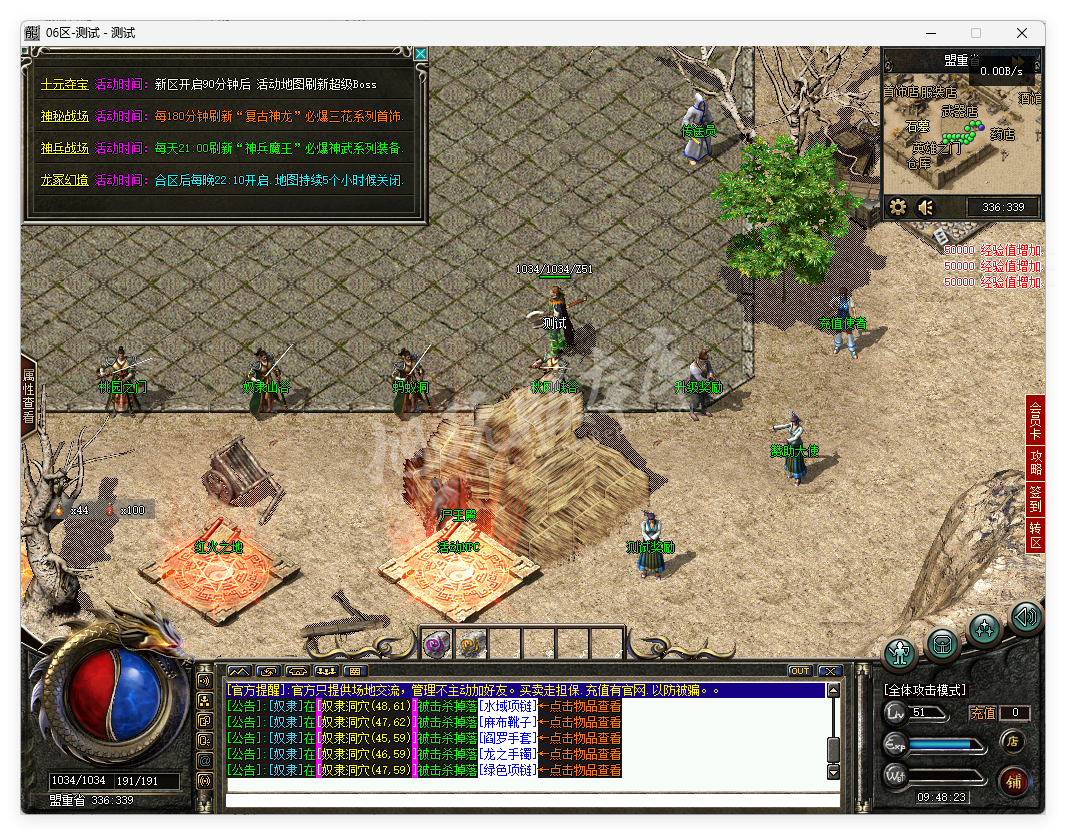The image size is (1066, 835).
Task: Close the game window
Action: coord(1022,33)
